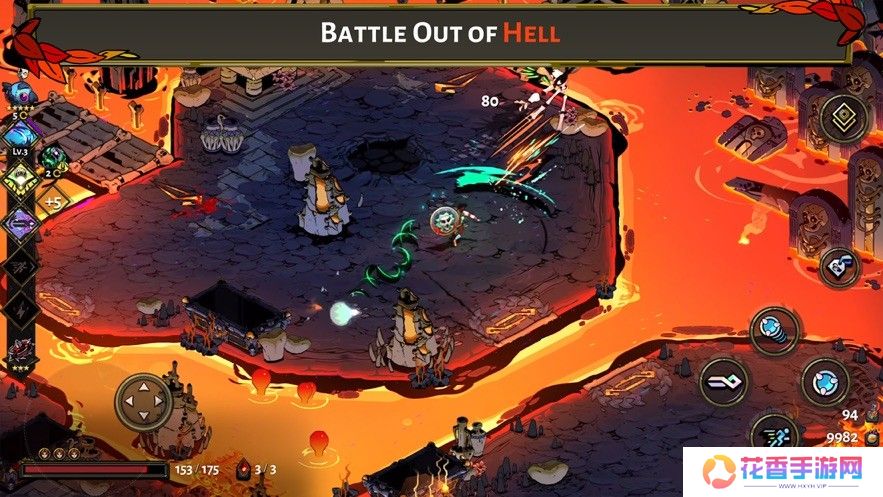Cast with the blue orb button

pos(825,381)
